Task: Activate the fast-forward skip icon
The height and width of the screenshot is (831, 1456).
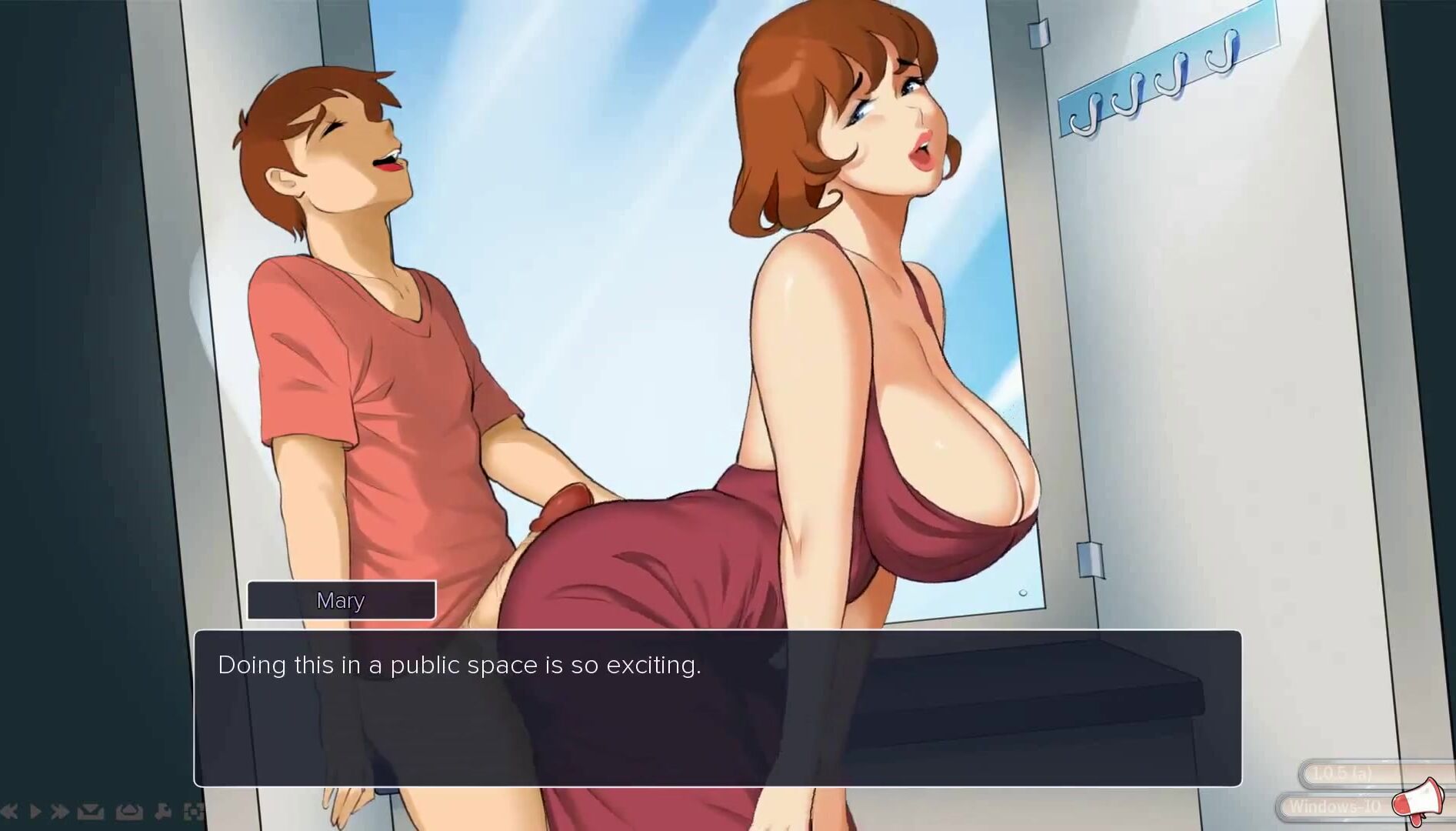Action: [60, 811]
